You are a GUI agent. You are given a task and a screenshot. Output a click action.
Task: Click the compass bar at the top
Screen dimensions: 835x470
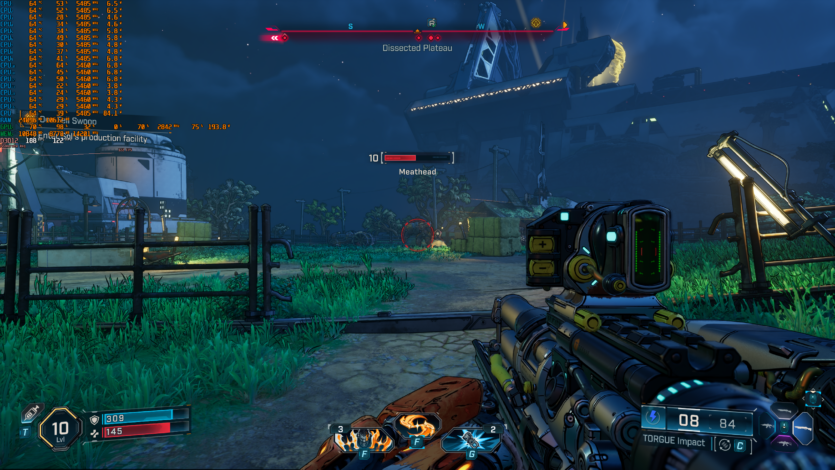418,32
